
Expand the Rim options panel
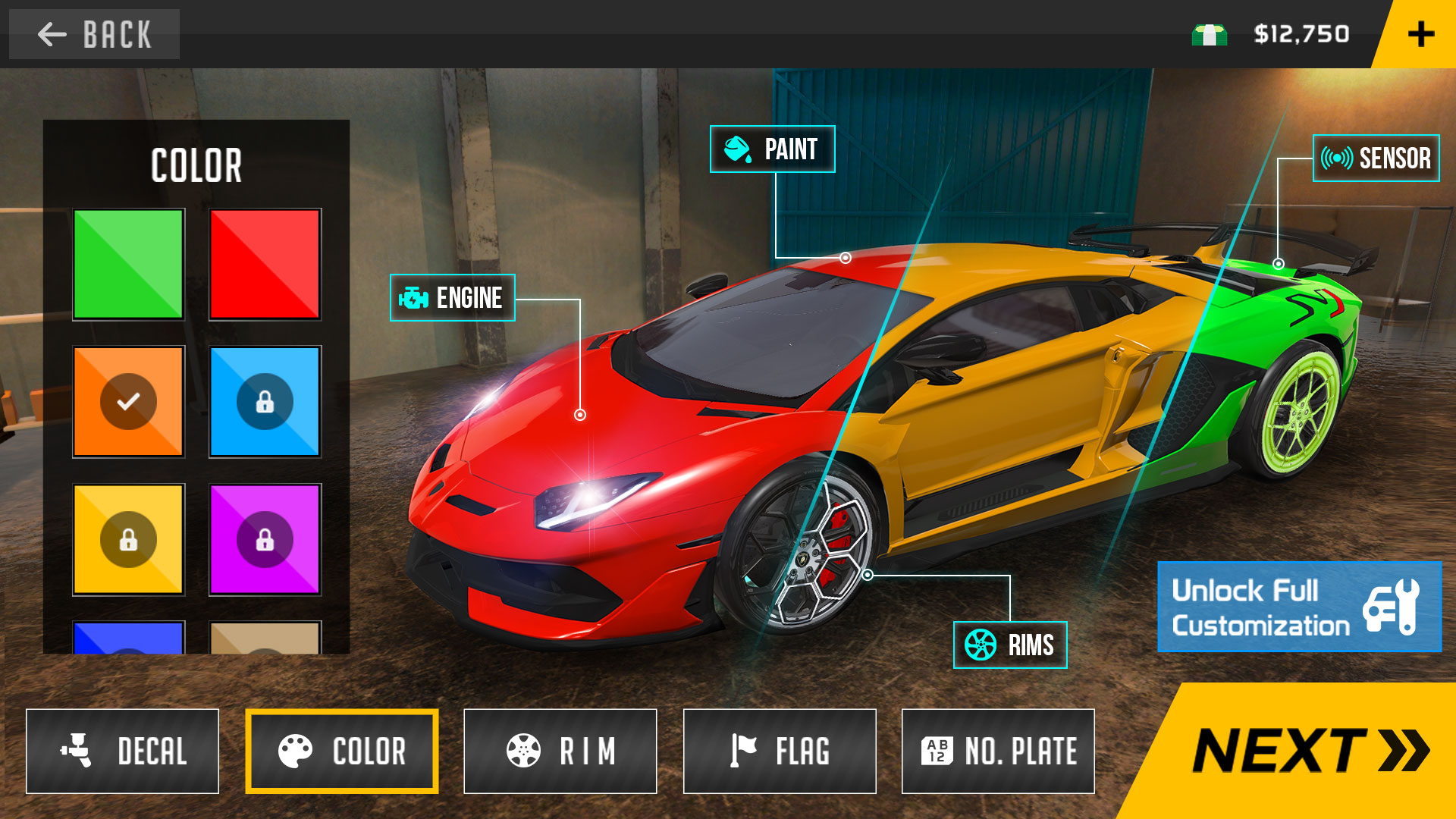pyautogui.click(x=560, y=751)
